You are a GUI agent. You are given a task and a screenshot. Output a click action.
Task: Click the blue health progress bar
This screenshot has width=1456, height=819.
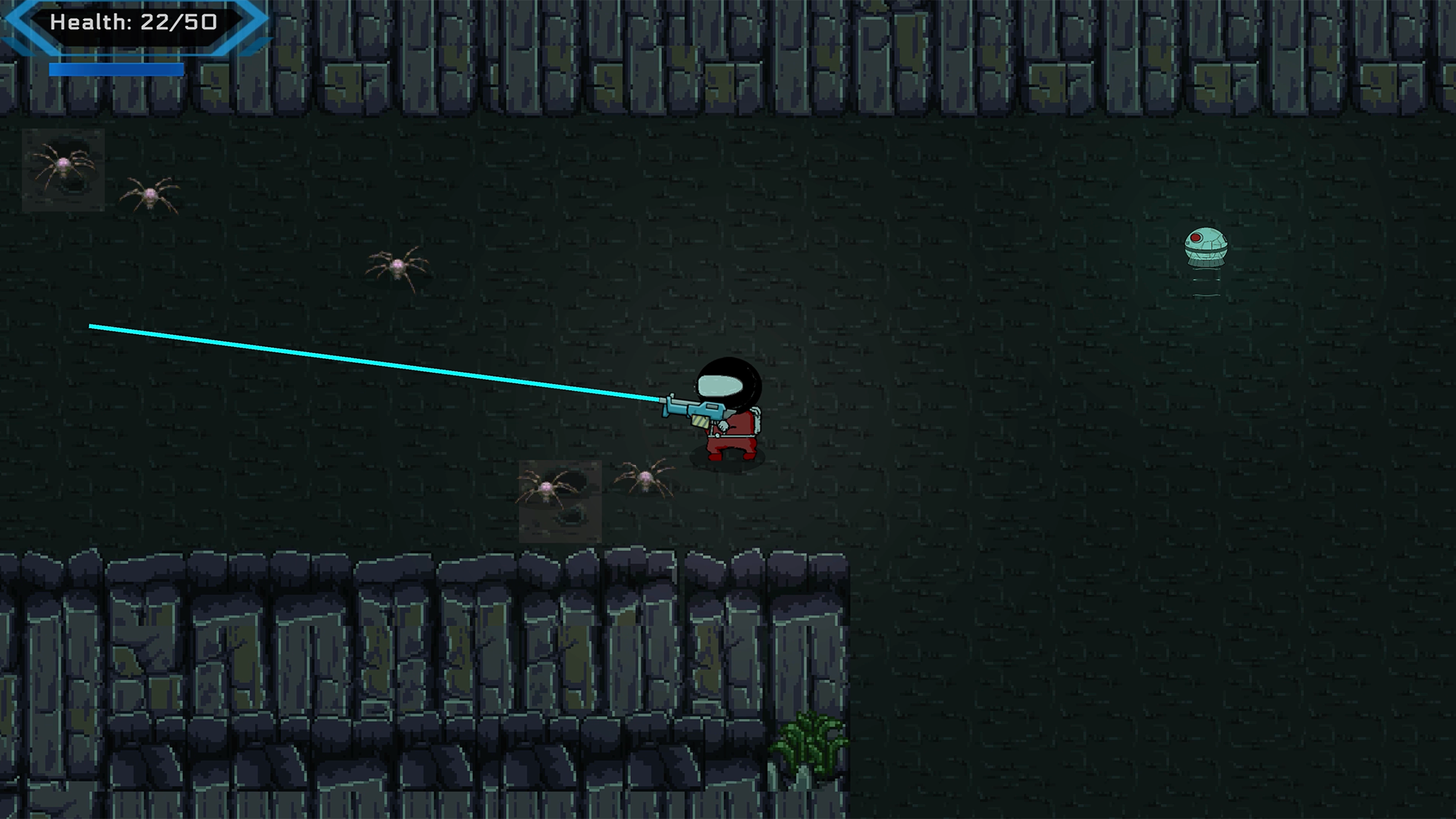tap(118, 69)
